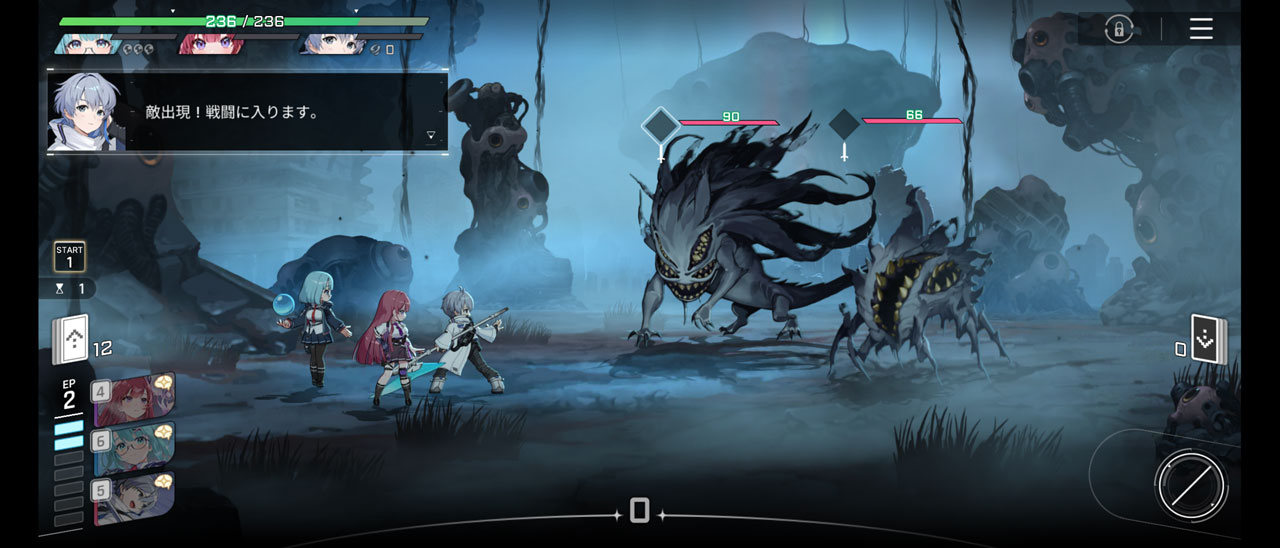
Task: Select the red-haired character skill card
Action: 135,399
